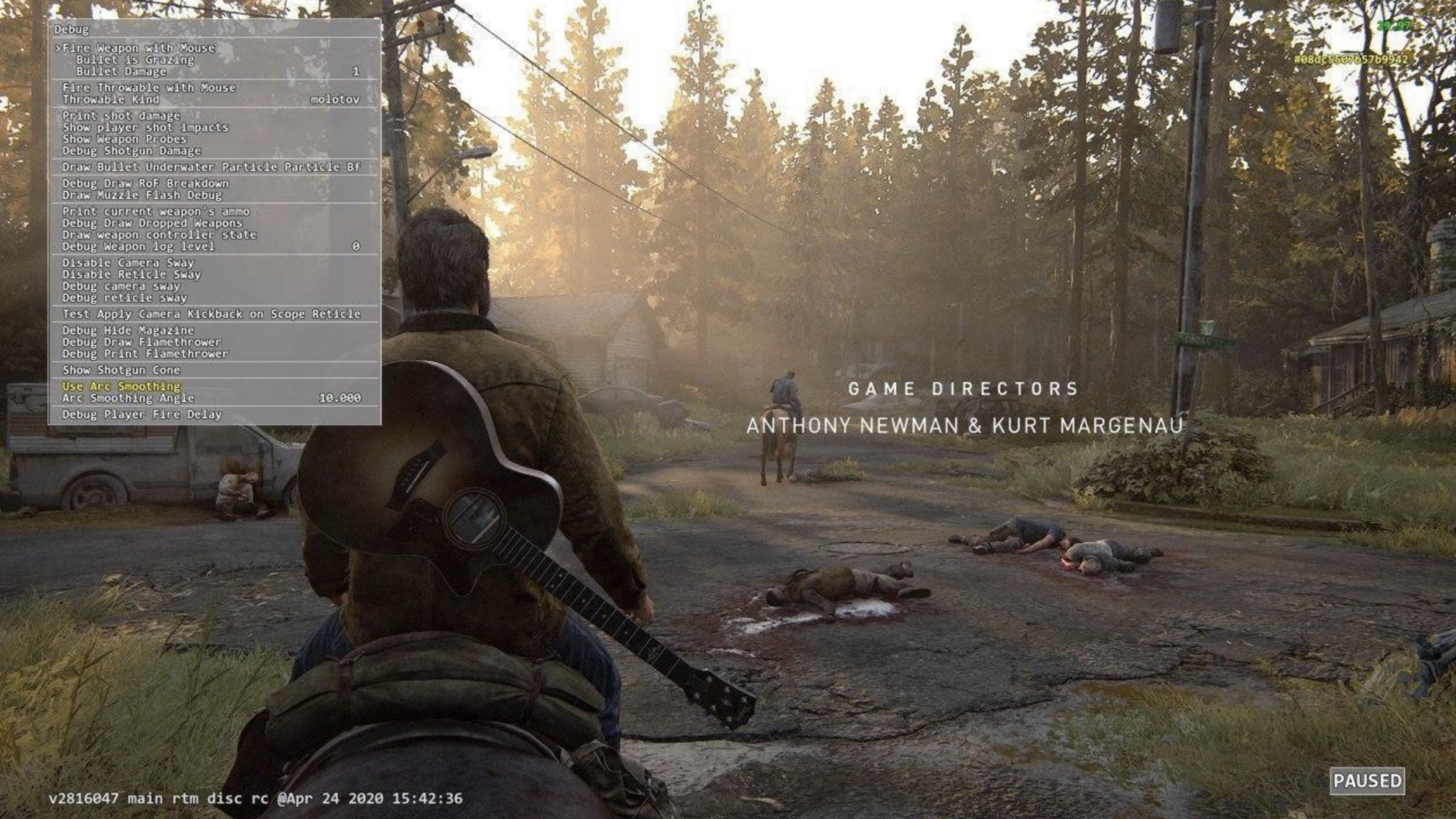
Task: Toggle Disable Reticle Sway
Action: click(130, 275)
